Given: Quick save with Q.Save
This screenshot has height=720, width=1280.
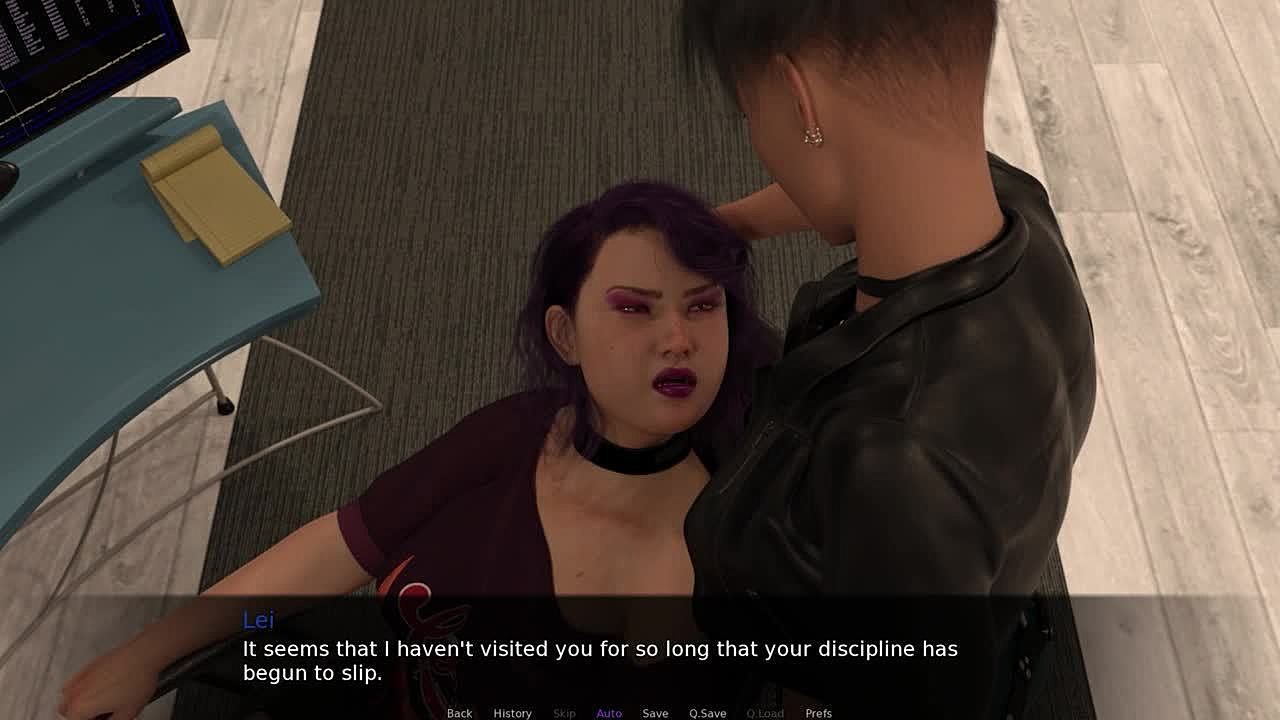Looking at the screenshot, I should coord(707,713).
